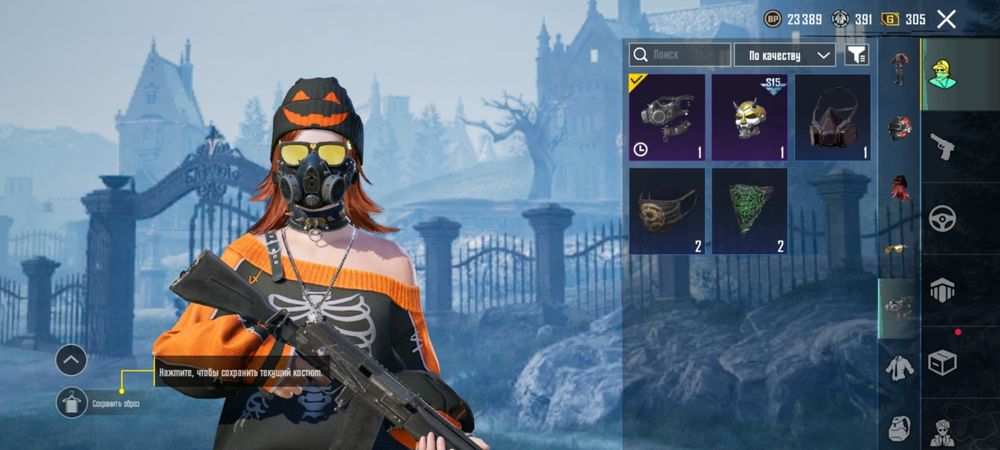This screenshot has width=1000, height=450.
Task: Open the box crate tab
Action: (942, 362)
